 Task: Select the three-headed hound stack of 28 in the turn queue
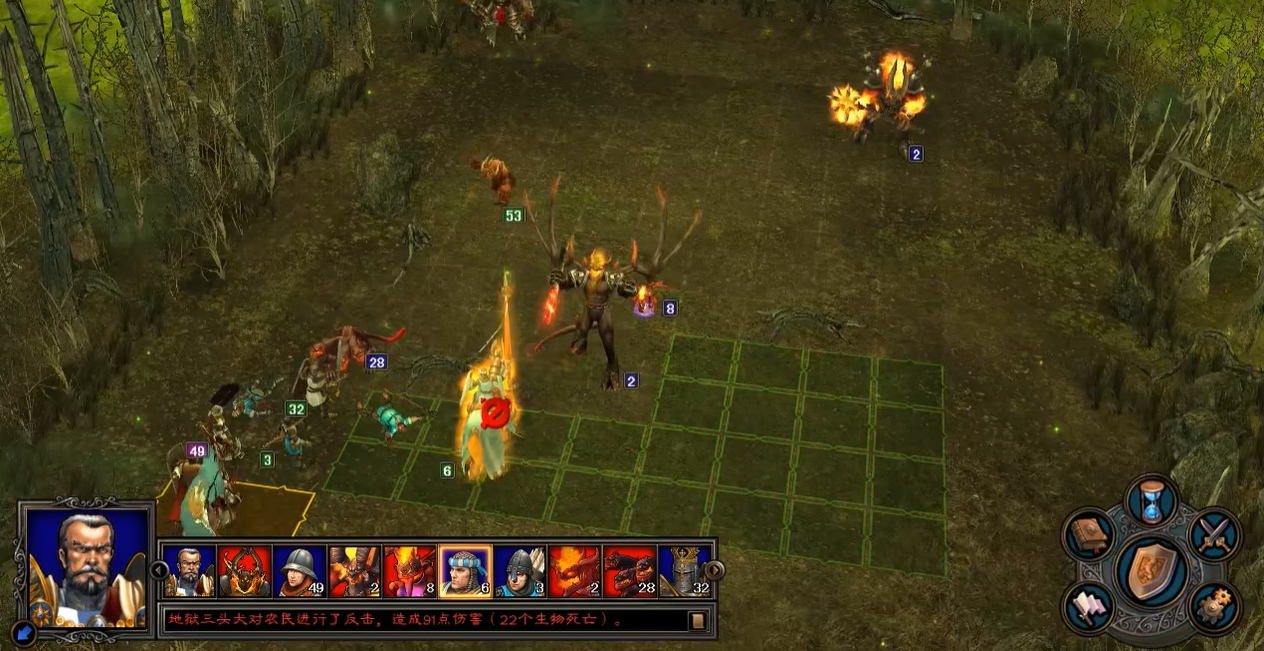click(630, 571)
